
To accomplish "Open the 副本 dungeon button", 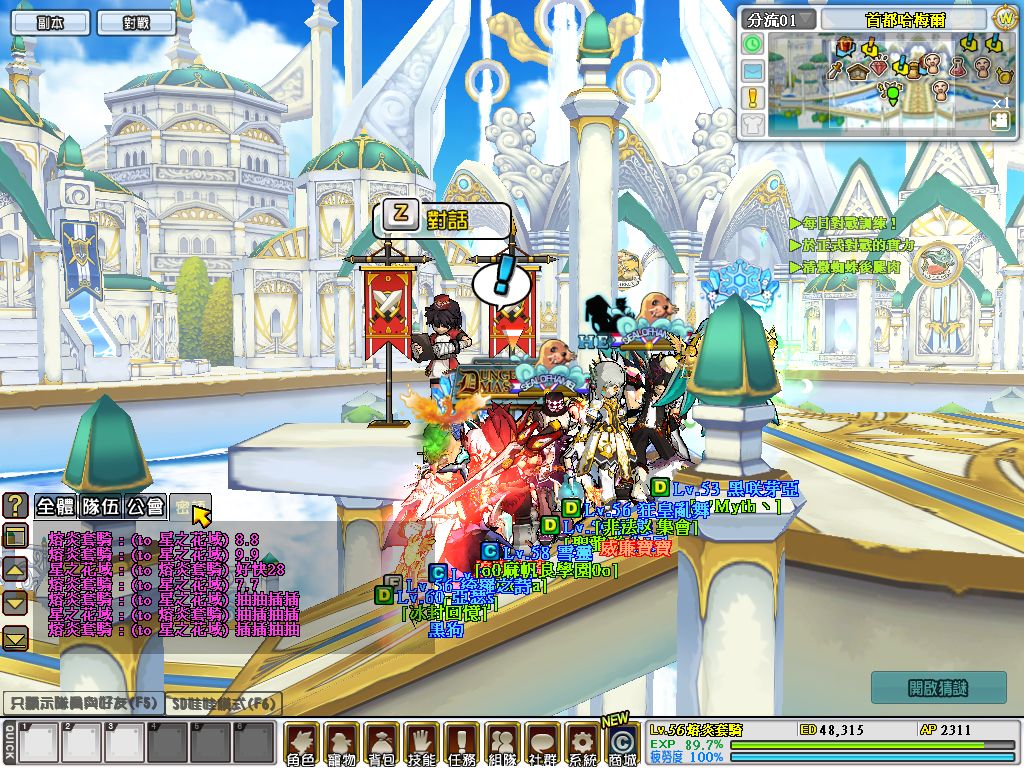I will [x=50, y=22].
